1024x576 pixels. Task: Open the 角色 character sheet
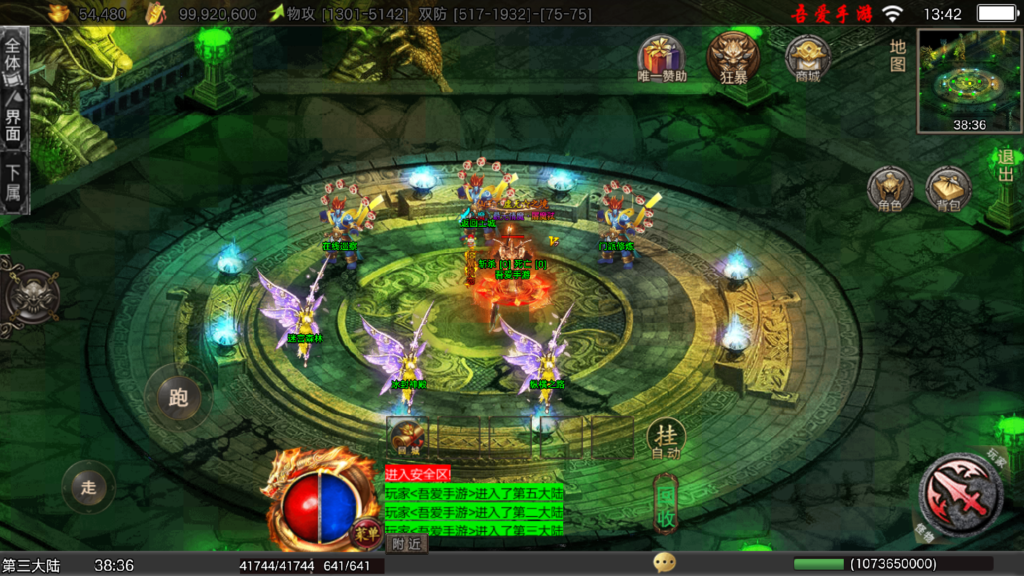pos(889,188)
